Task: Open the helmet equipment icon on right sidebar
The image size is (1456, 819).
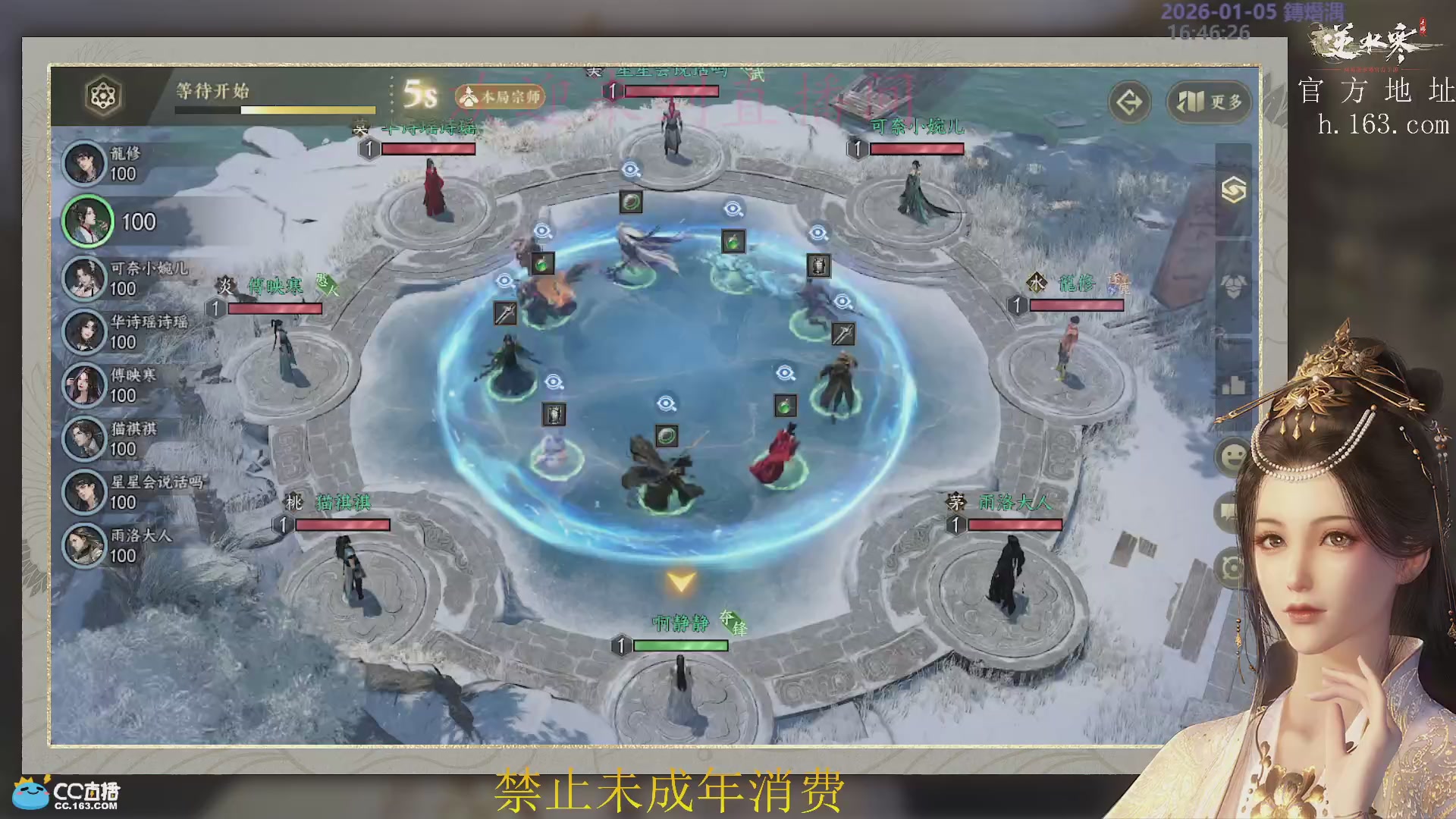Action: click(x=1232, y=287)
